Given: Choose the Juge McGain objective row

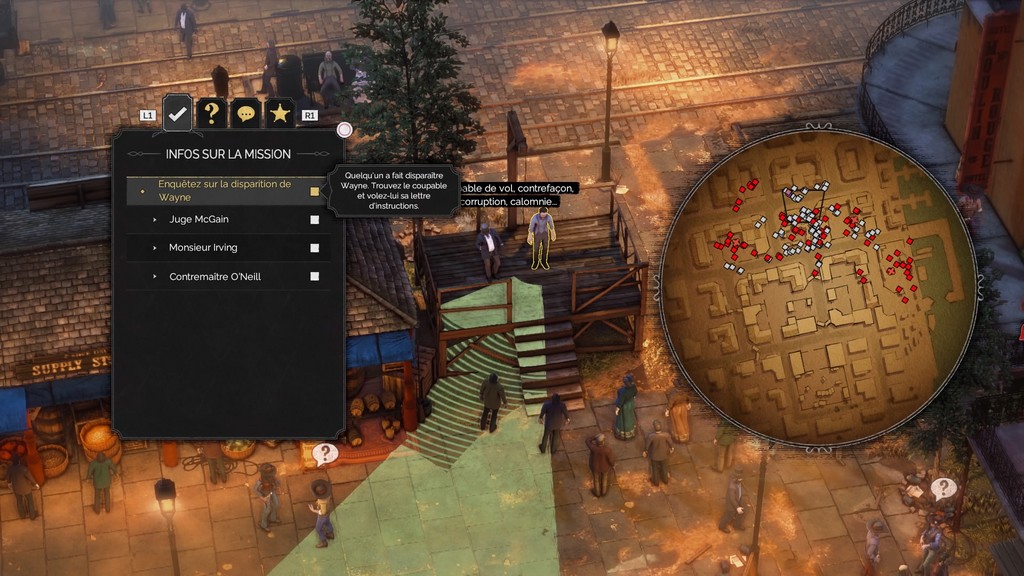Looking at the screenshot, I should click(x=201, y=219).
